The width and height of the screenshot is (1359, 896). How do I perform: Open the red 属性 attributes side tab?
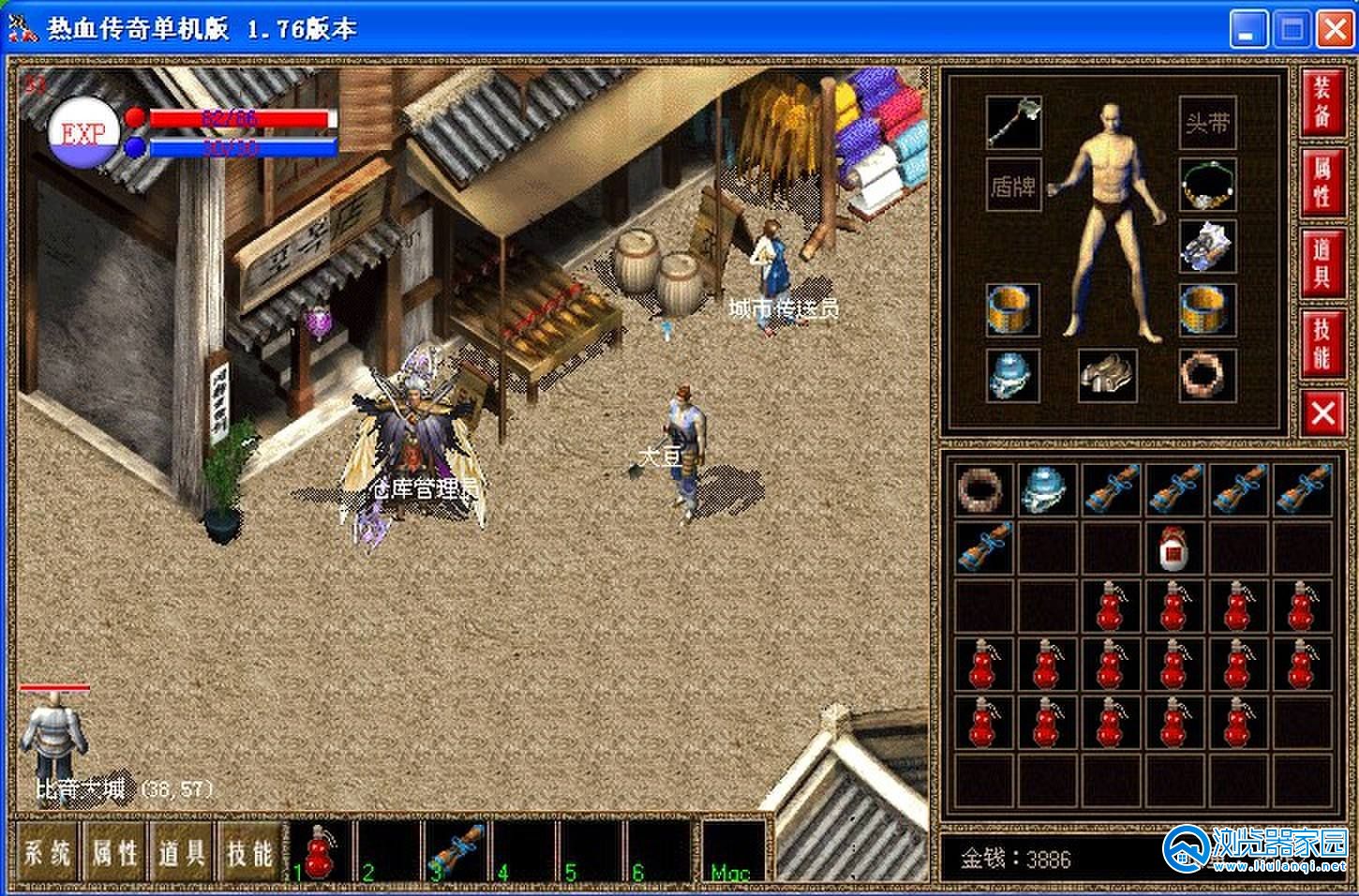click(1322, 182)
